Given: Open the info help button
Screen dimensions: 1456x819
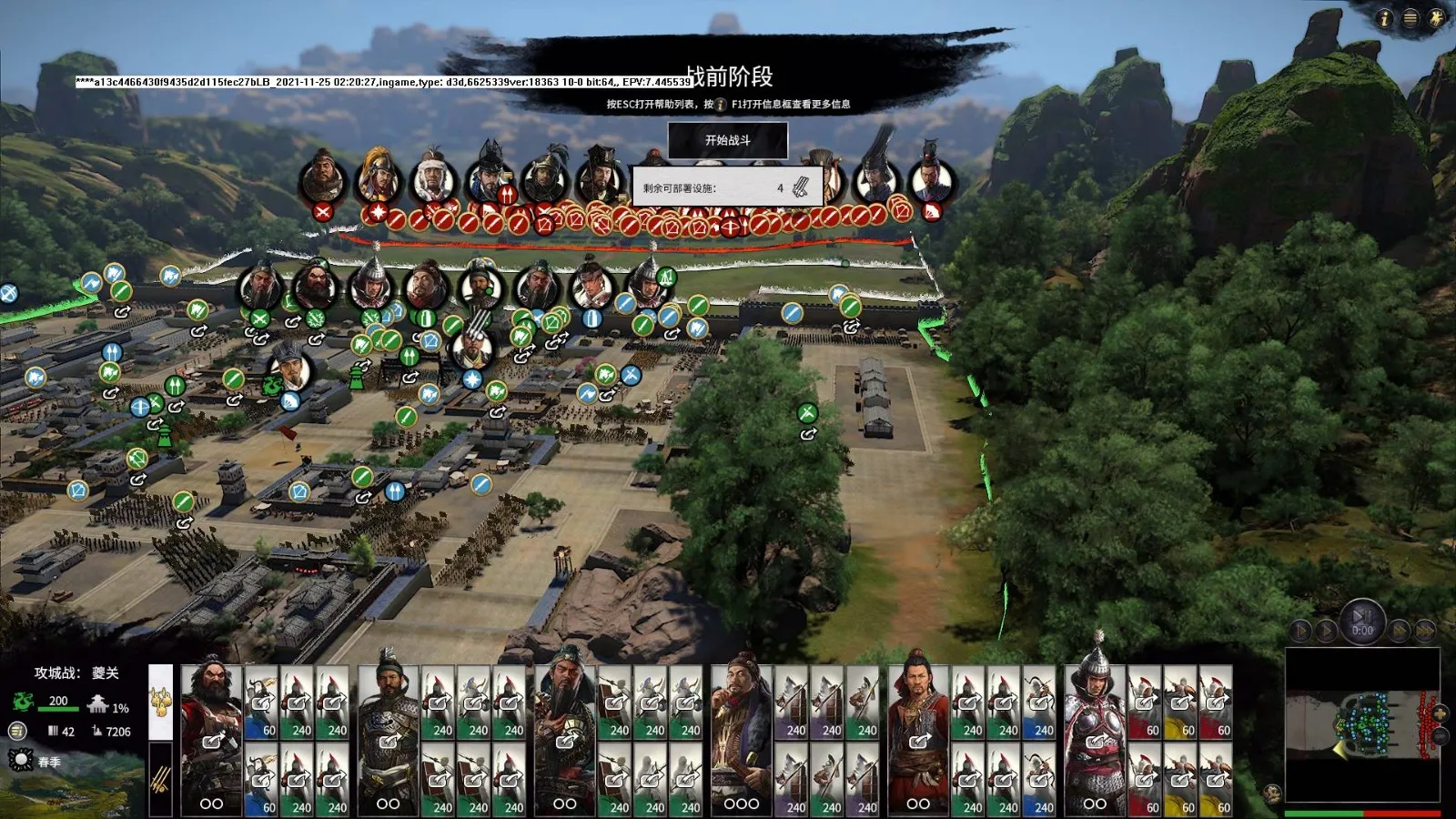Looking at the screenshot, I should pyautogui.click(x=1384, y=18).
